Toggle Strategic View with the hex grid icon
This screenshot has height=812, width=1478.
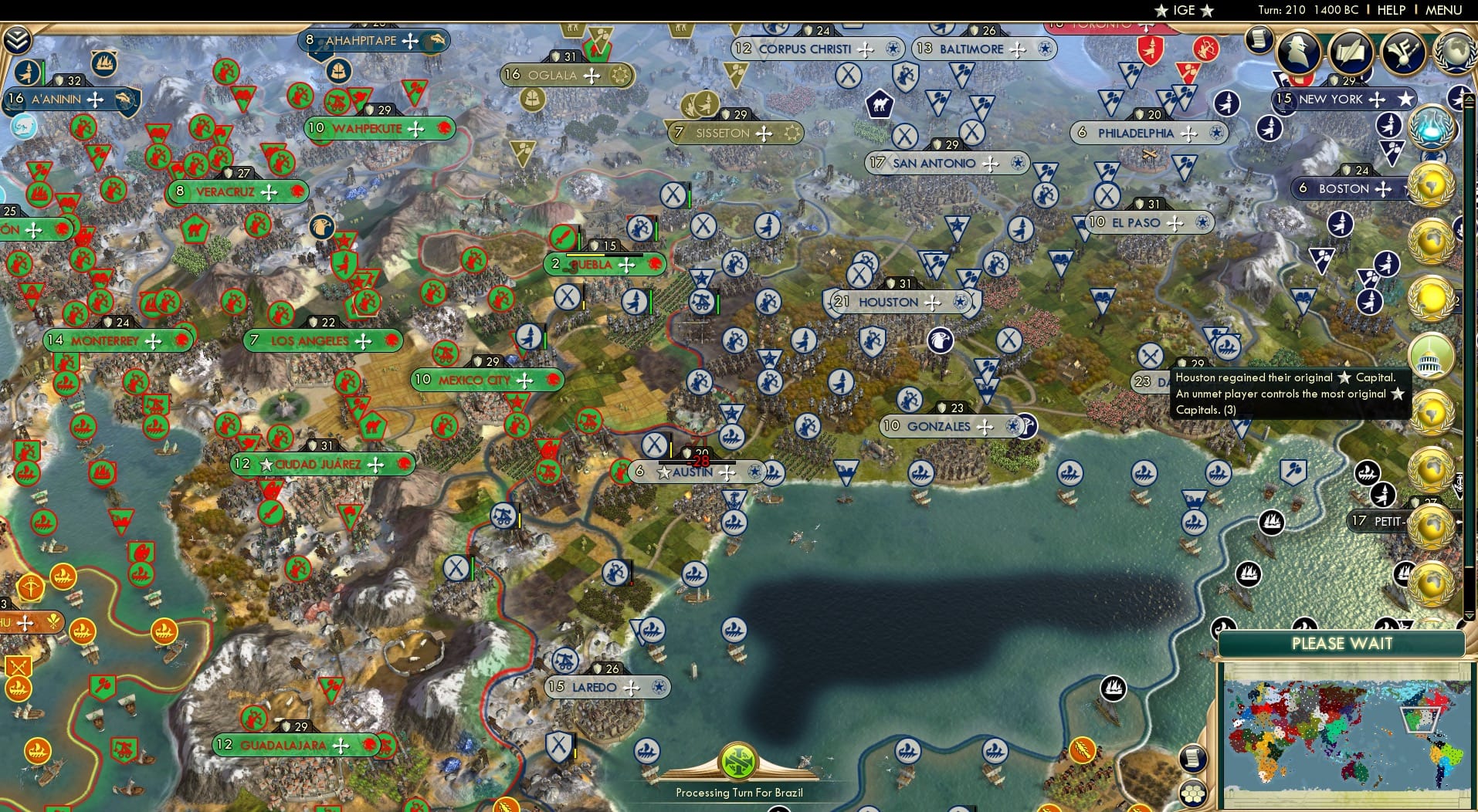point(1194,791)
